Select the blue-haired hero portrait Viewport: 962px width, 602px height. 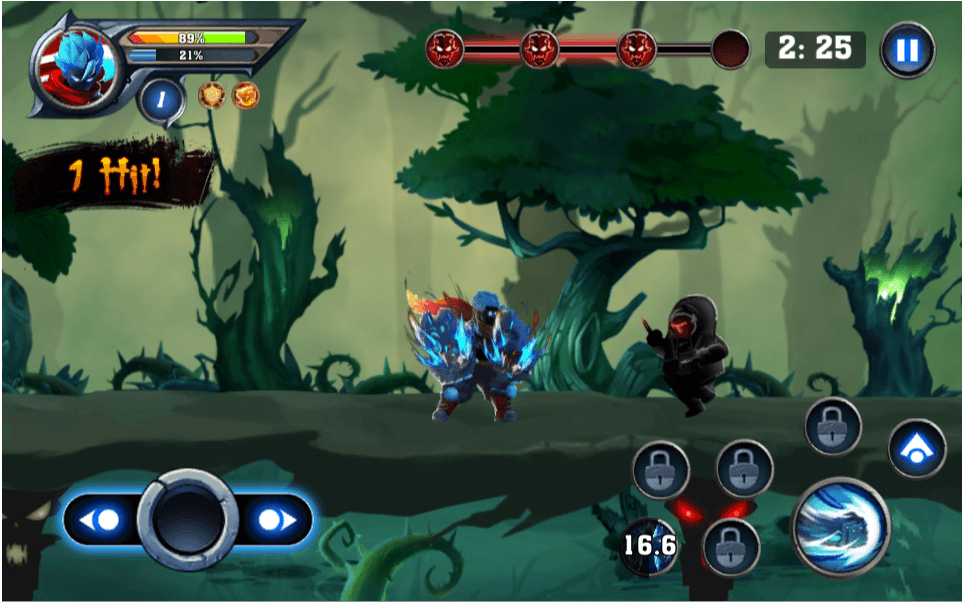pos(75,67)
